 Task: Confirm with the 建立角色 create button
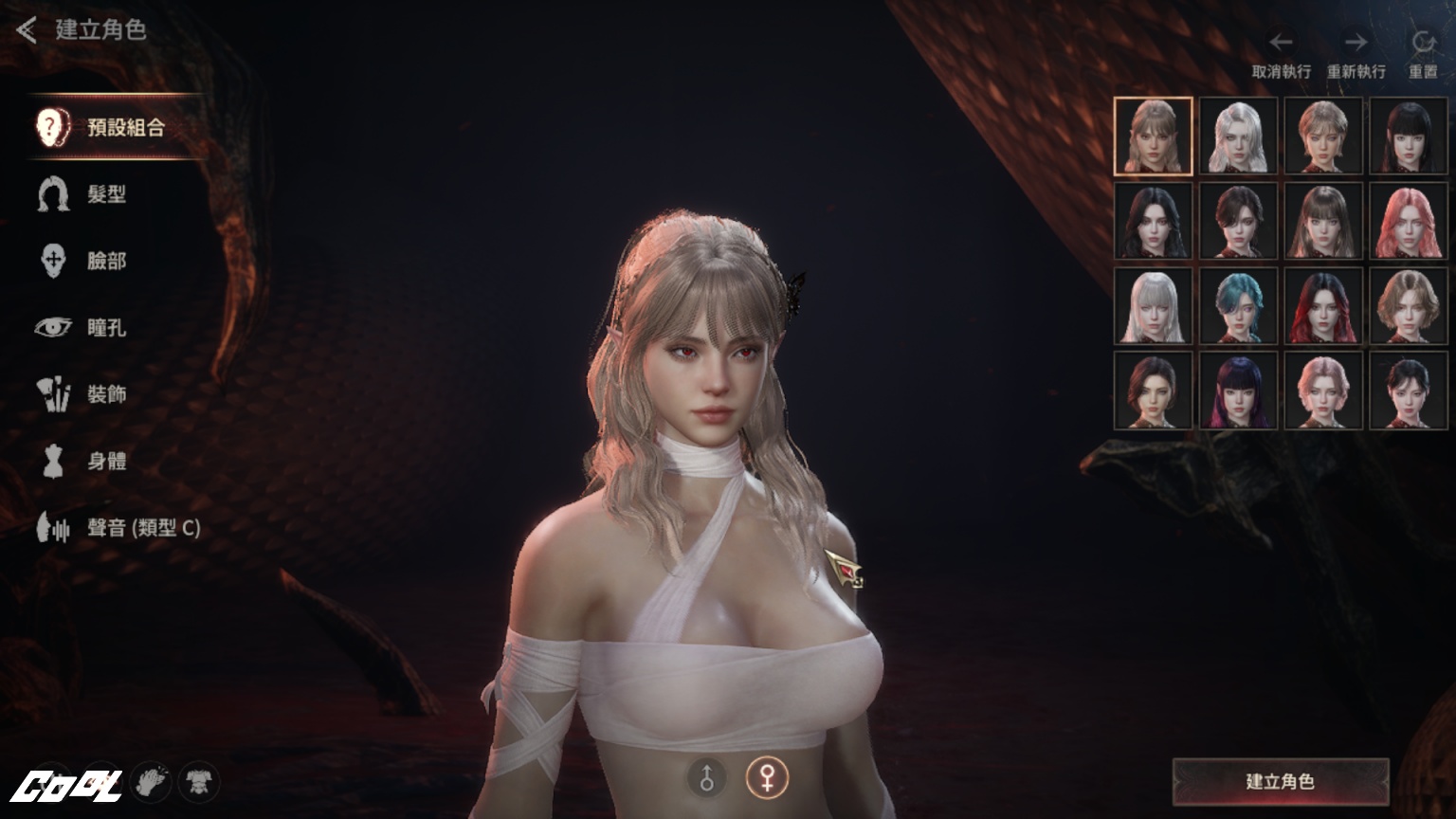tap(1280, 782)
